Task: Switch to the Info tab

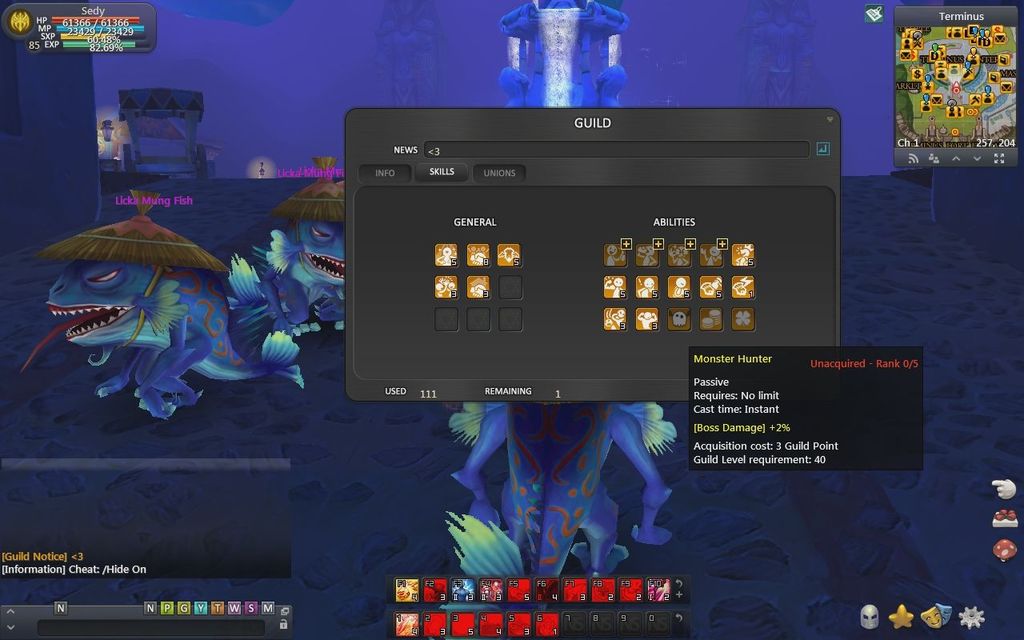Action: (385, 173)
